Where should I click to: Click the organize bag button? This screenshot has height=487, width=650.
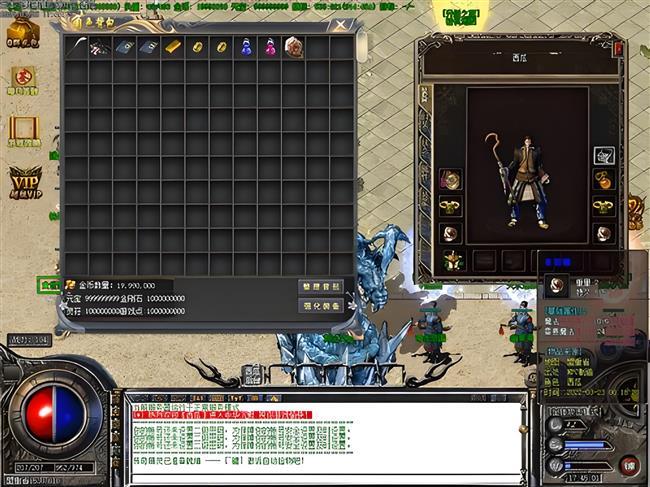click(x=320, y=286)
